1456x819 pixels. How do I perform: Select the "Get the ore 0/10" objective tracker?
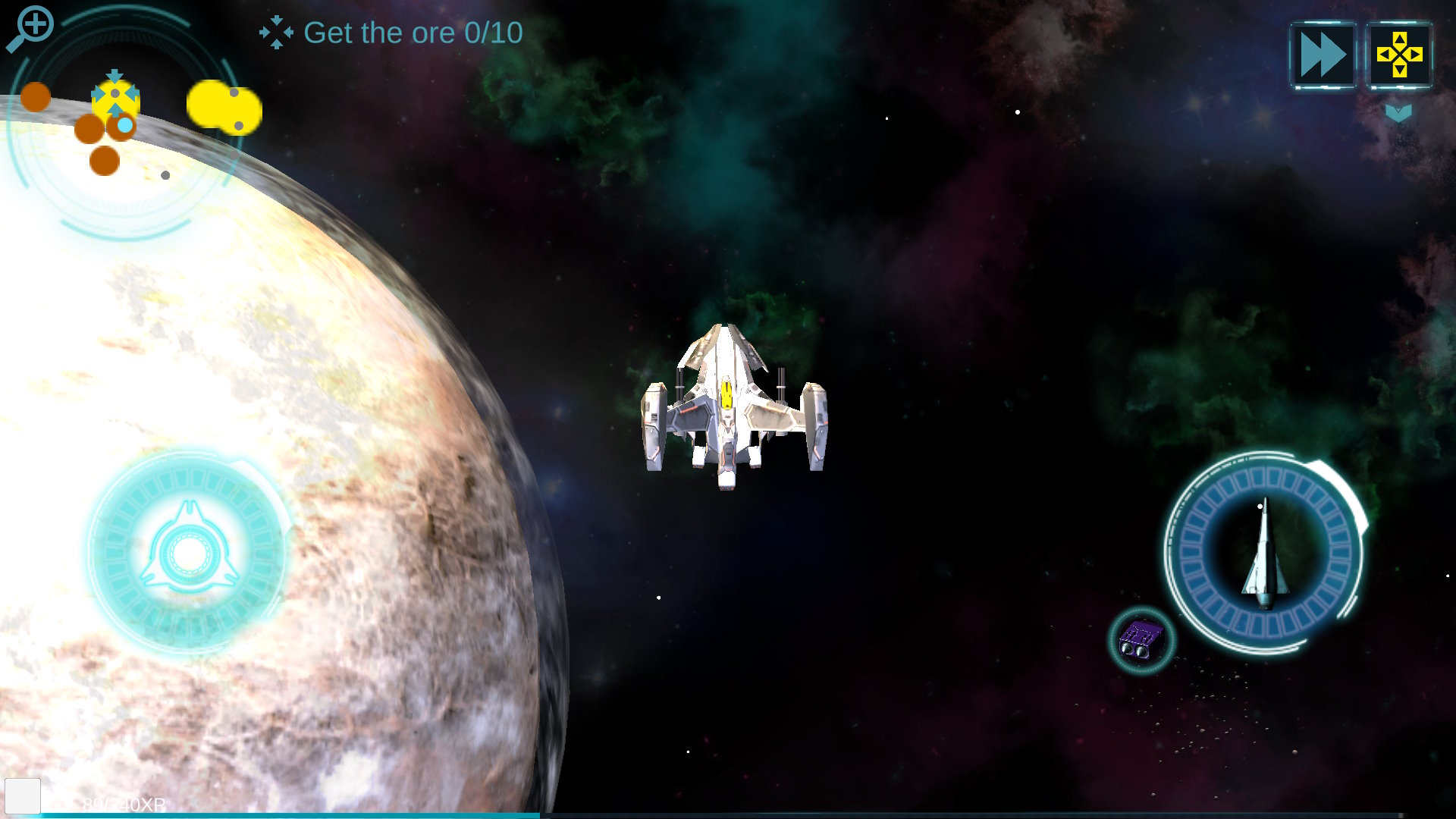coord(392,33)
